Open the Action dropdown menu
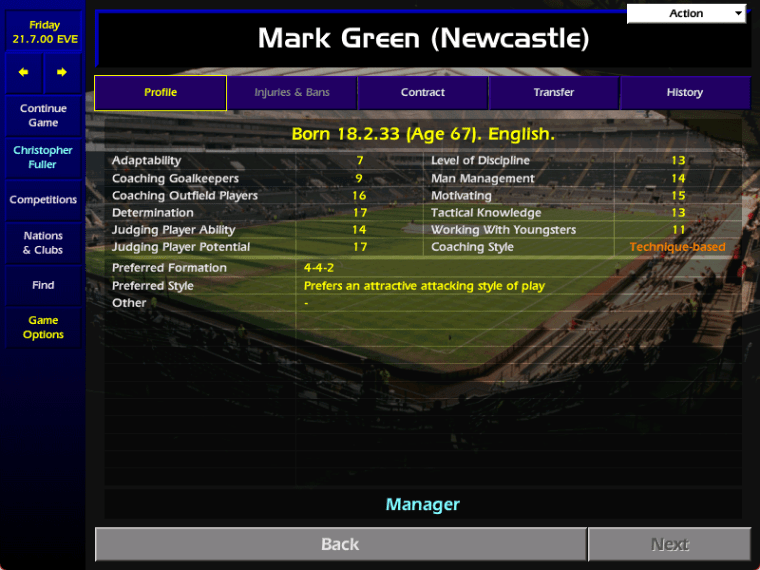This screenshot has width=760, height=570. click(687, 13)
